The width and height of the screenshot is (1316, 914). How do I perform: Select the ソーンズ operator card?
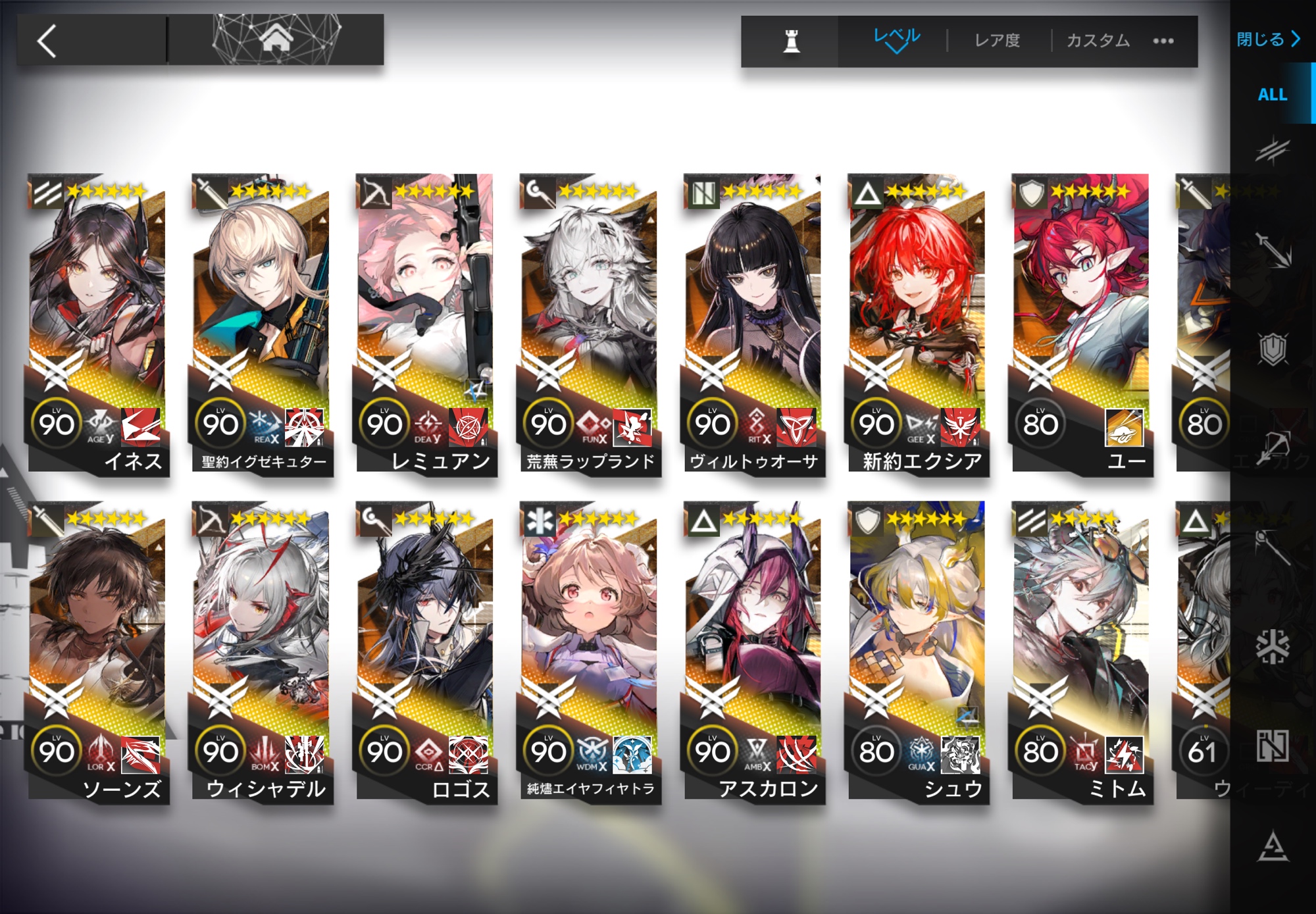pos(97,651)
